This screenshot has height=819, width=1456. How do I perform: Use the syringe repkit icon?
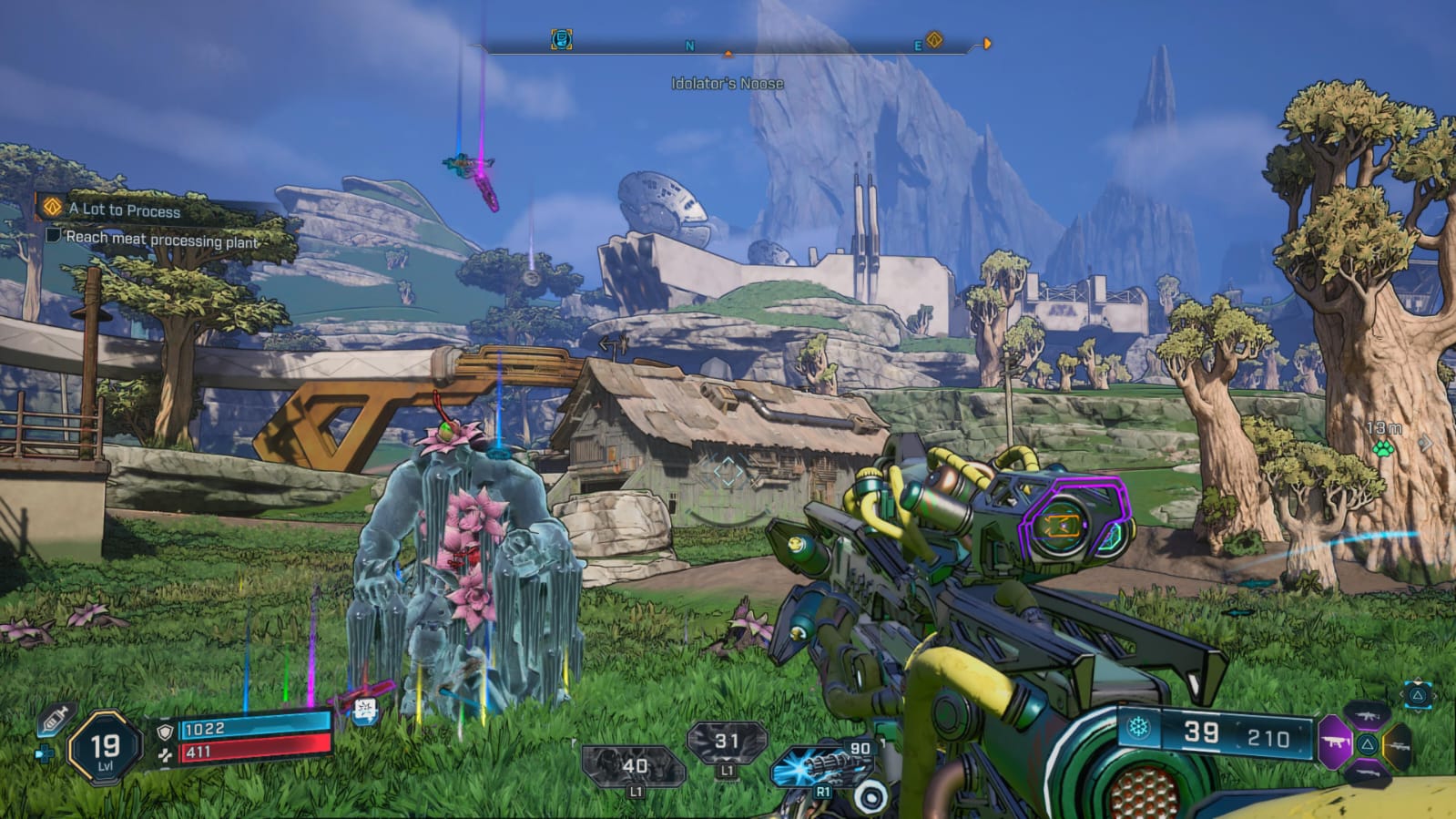[54, 720]
